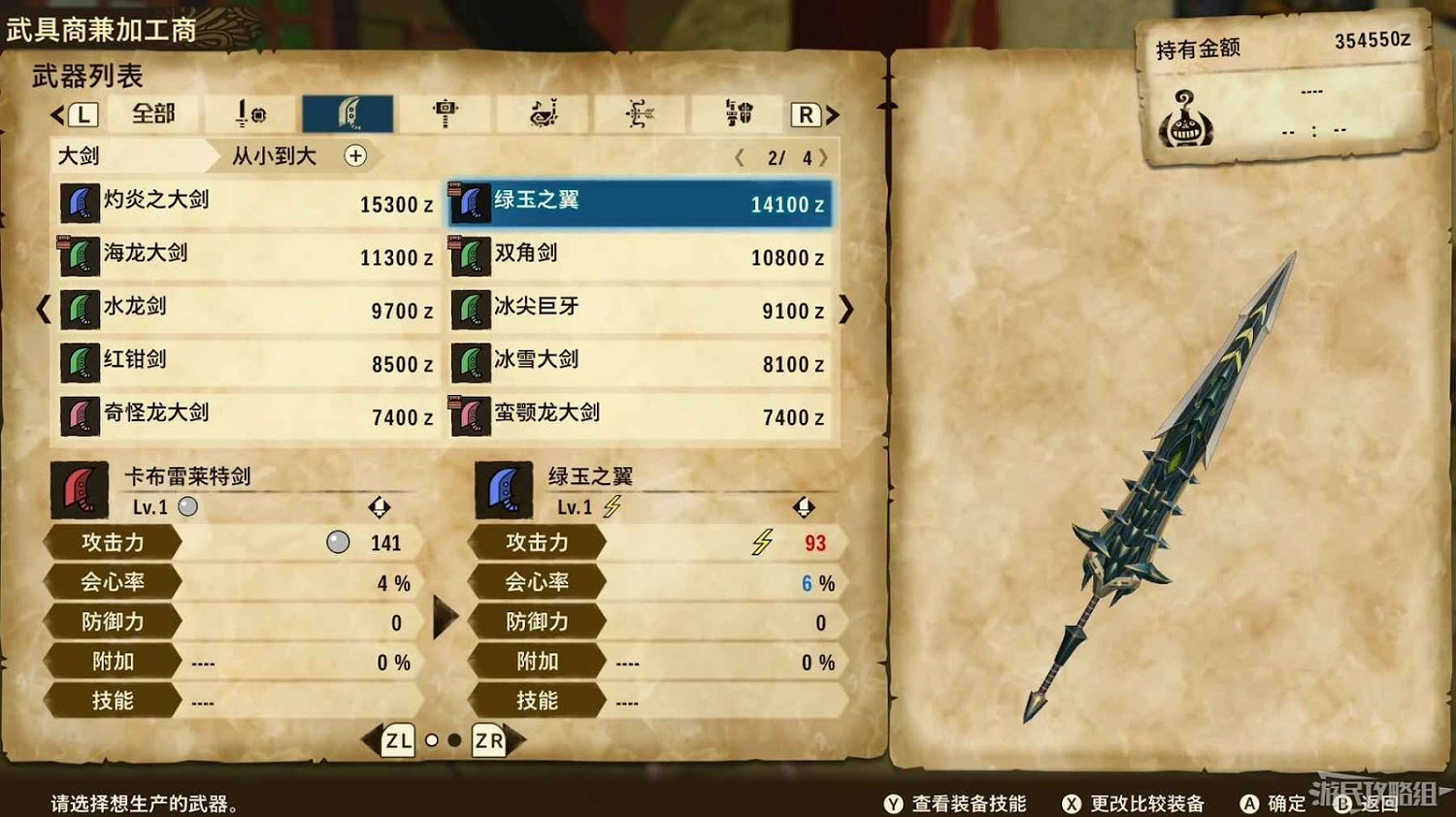Open the hammer weapon category icon

point(446,112)
